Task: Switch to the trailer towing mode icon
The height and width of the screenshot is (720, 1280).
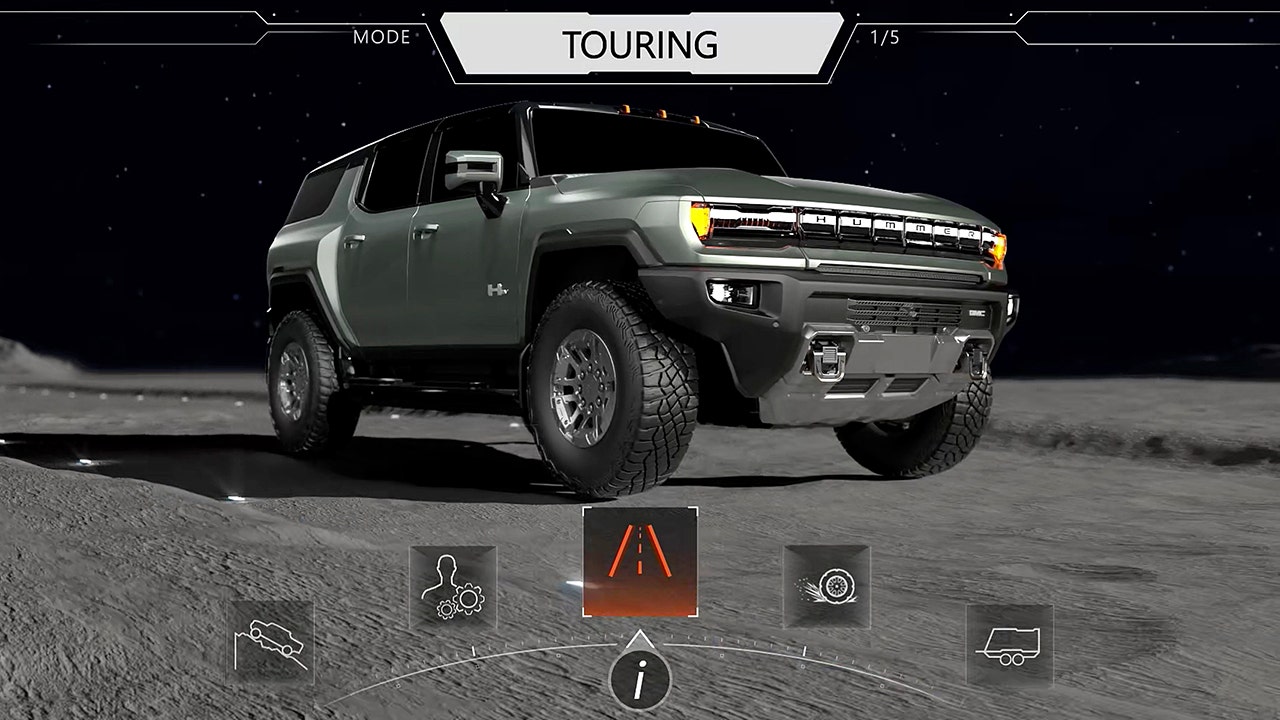Action: [1009, 643]
